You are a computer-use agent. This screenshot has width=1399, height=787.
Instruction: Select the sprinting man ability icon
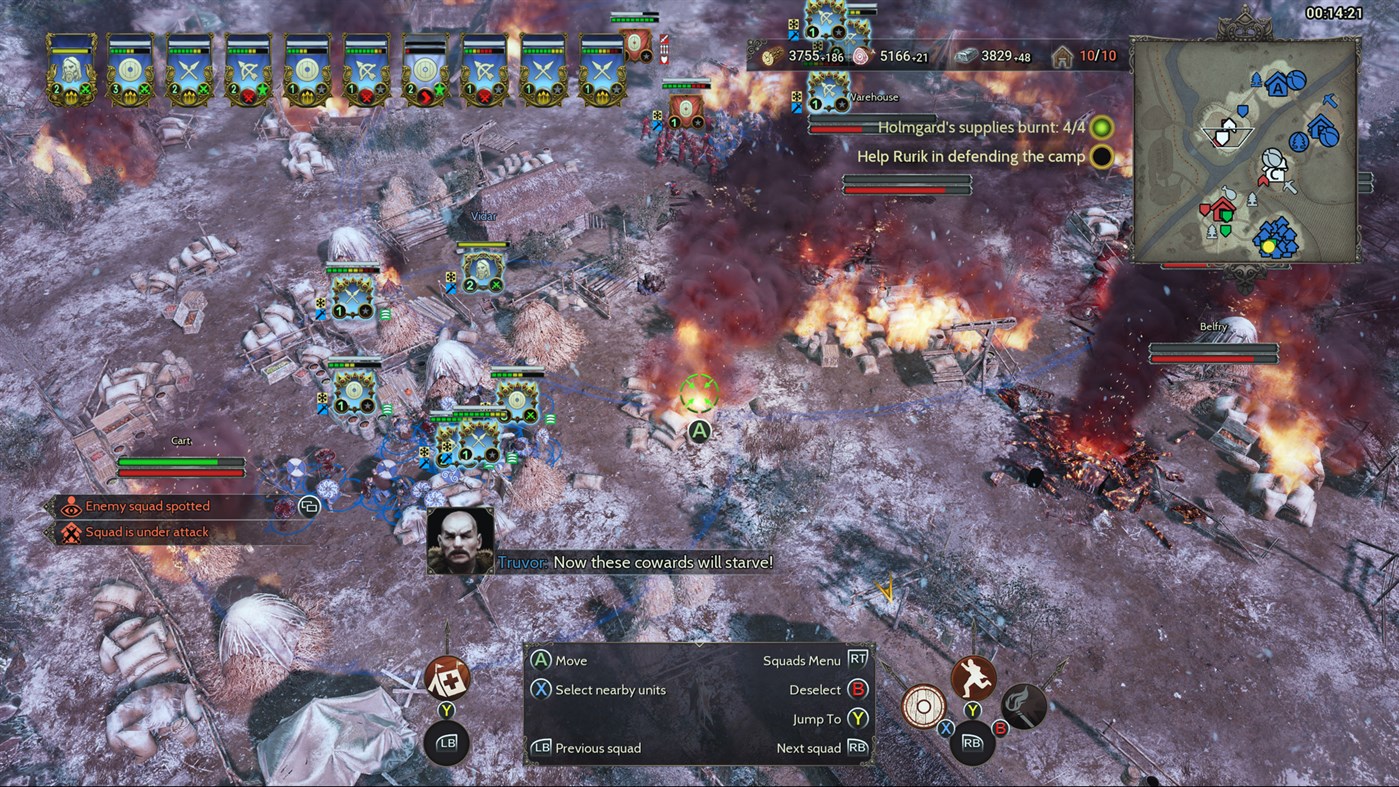(972, 677)
